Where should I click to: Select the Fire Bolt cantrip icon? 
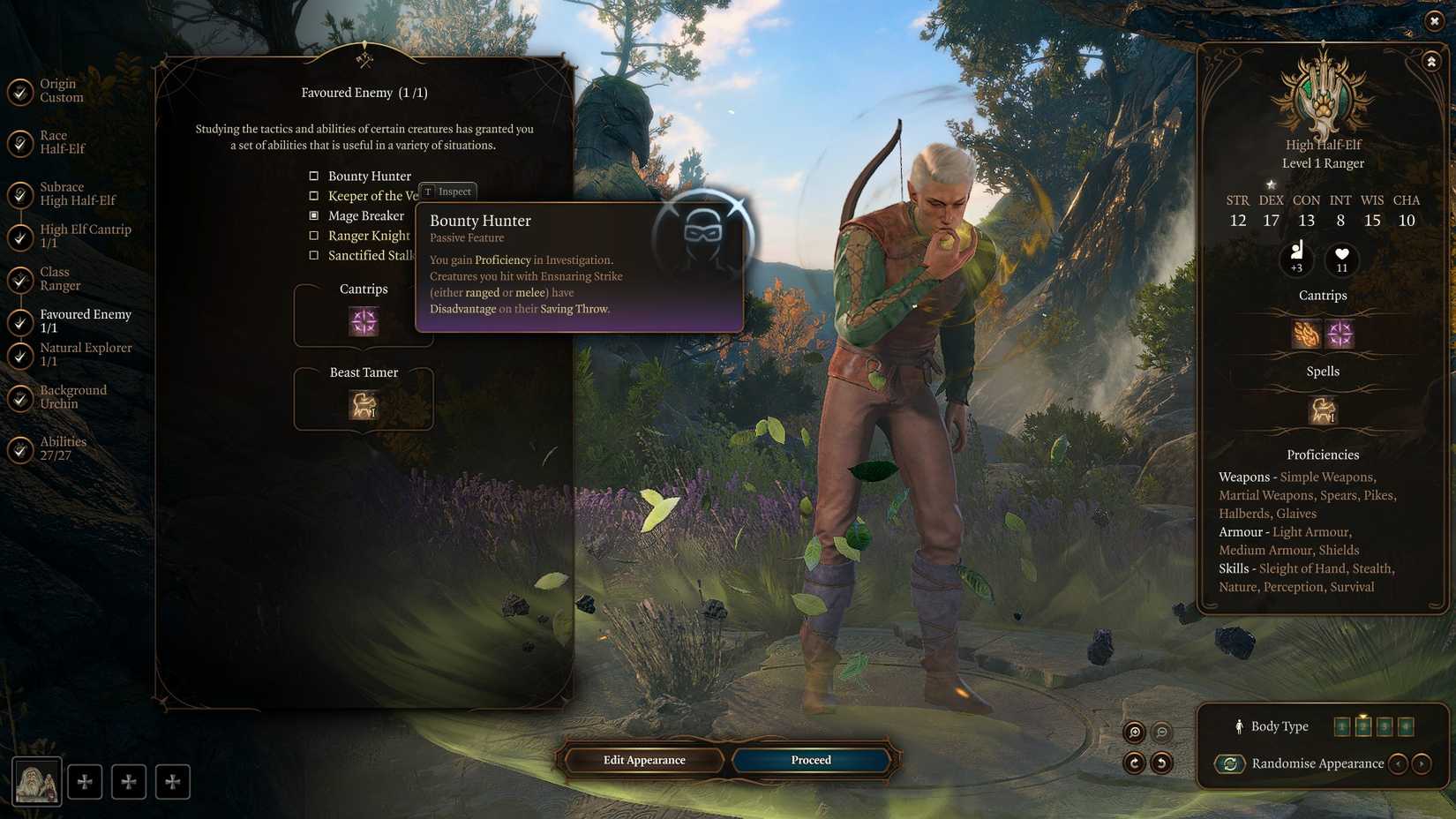click(x=1304, y=333)
